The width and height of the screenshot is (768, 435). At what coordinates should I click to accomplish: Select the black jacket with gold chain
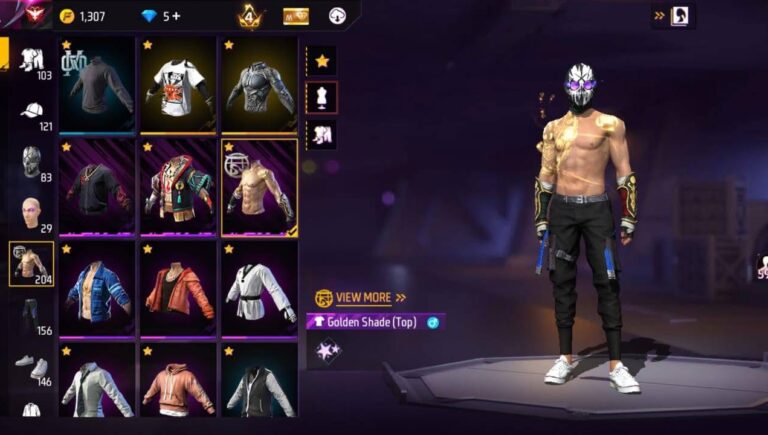tap(96, 188)
